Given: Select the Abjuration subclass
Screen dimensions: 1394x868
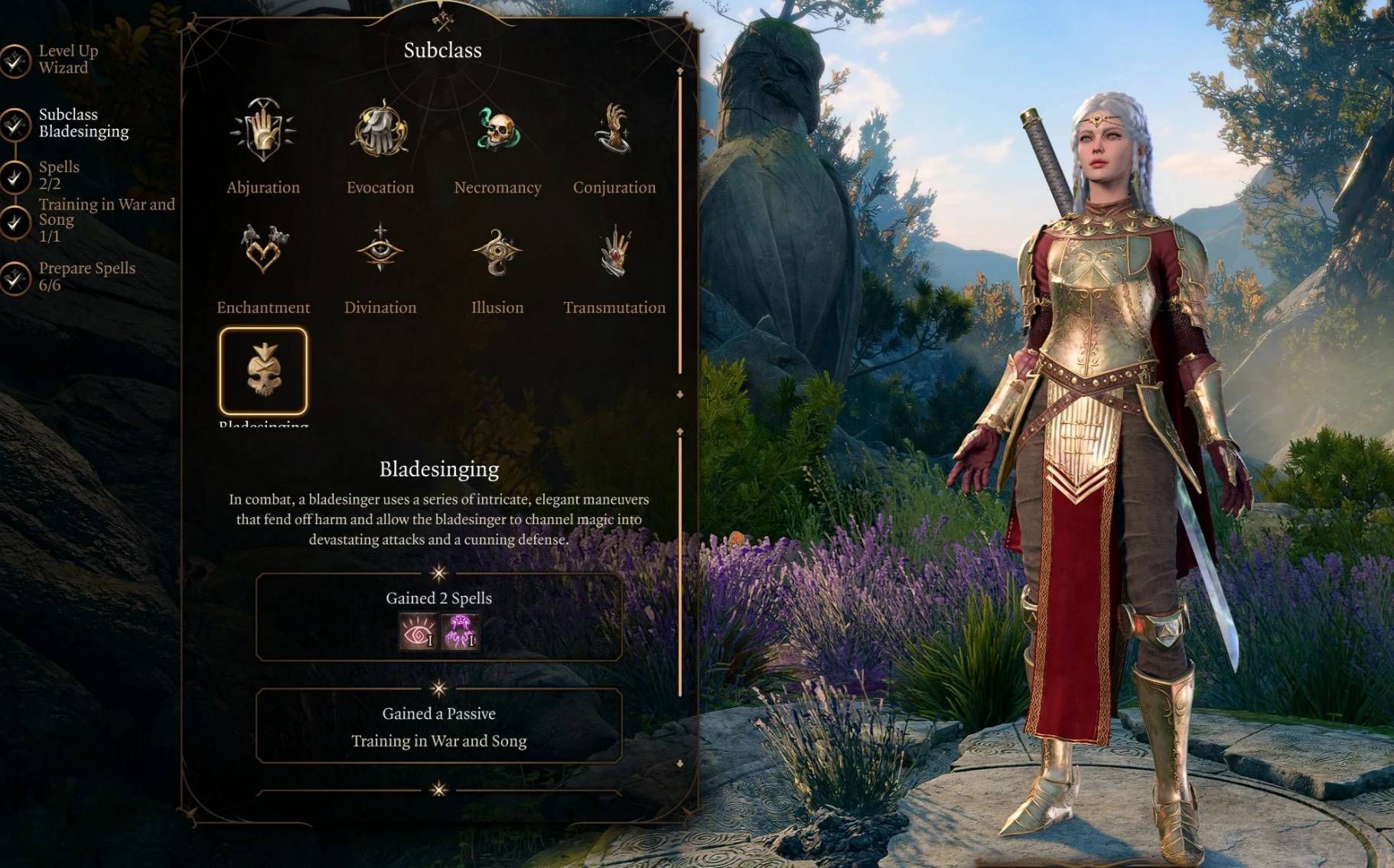Looking at the screenshot, I should click(x=263, y=131).
